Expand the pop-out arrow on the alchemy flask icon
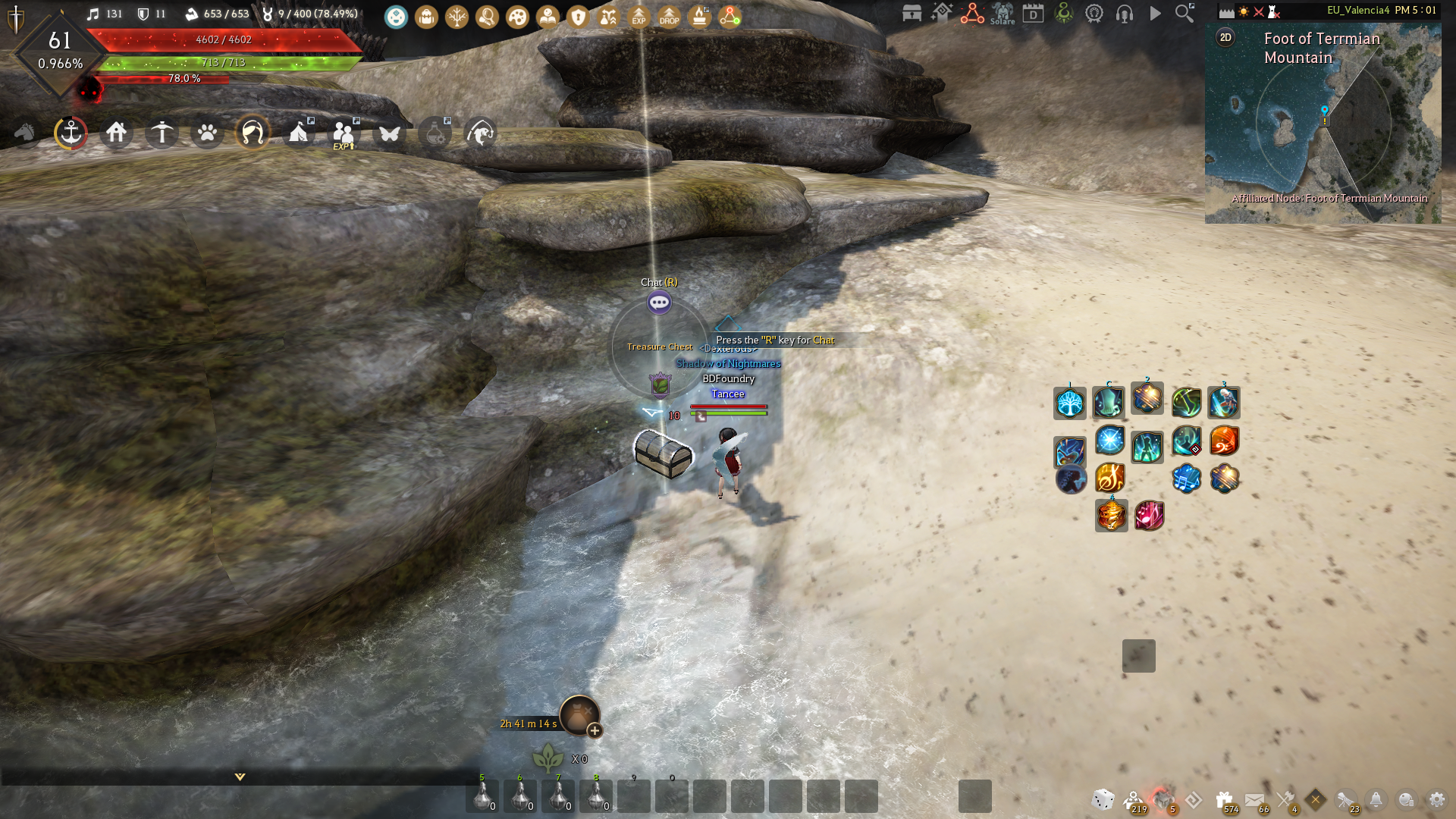This screenshot has width=1456, height=819. click(x=449, y=119)
